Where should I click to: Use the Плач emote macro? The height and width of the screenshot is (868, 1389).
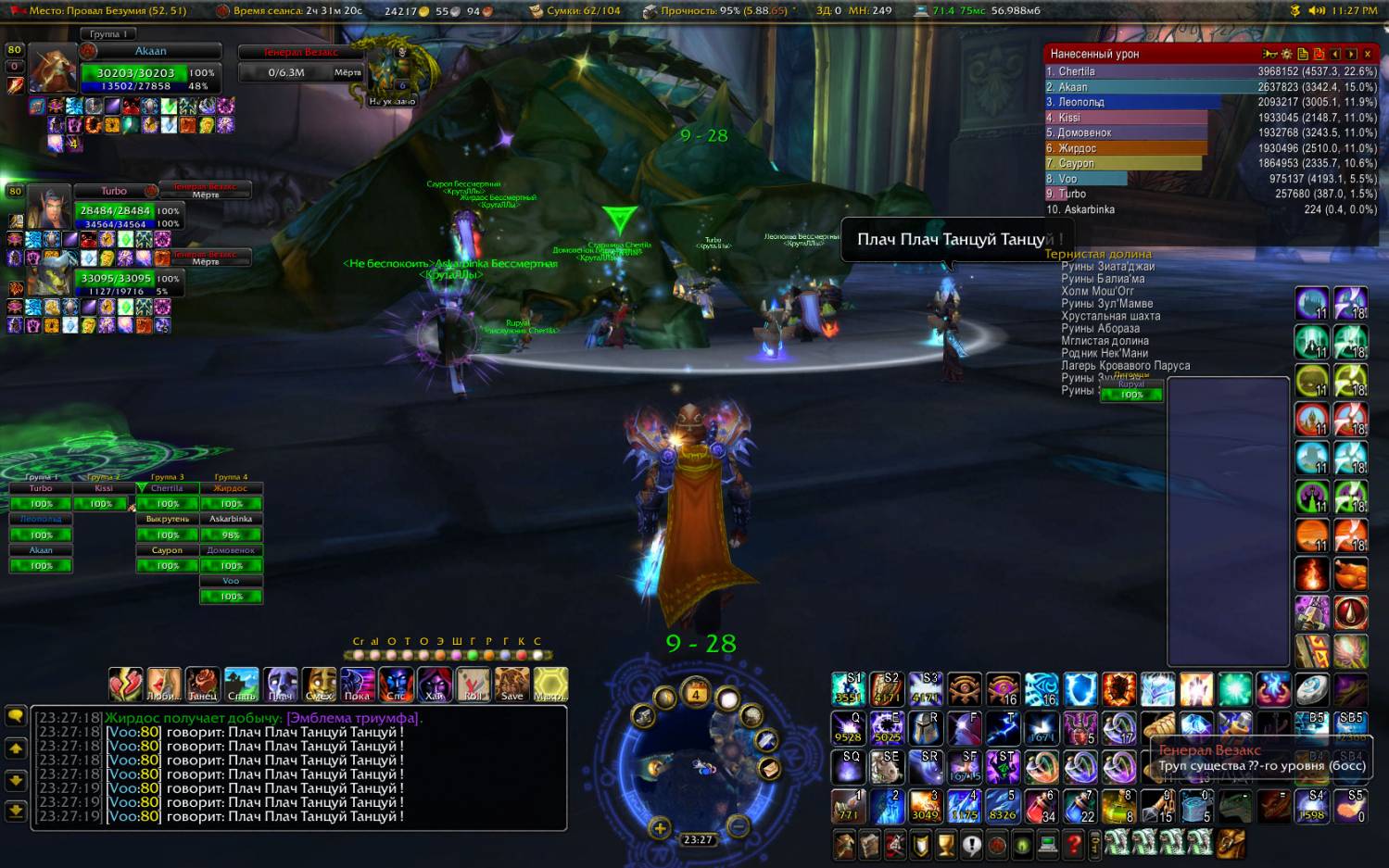280,684
